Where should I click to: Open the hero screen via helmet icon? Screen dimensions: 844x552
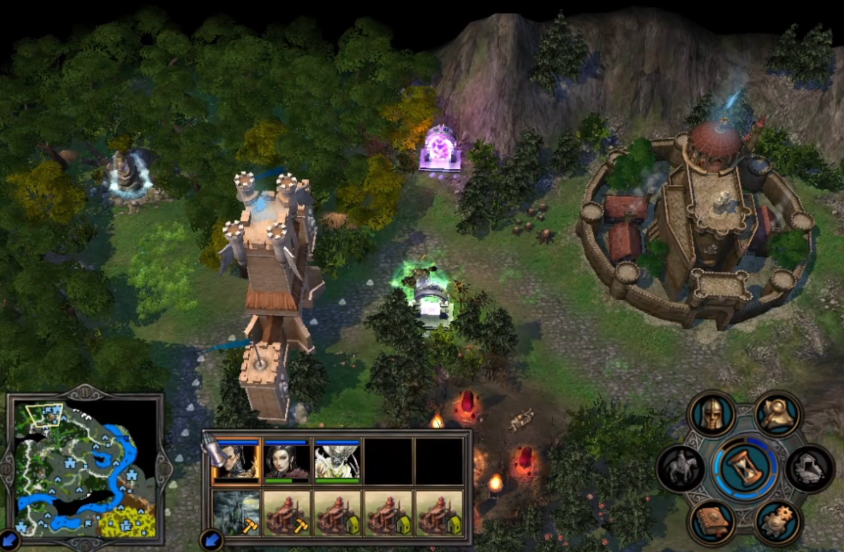pyautogui.click(x=711, y=415)
